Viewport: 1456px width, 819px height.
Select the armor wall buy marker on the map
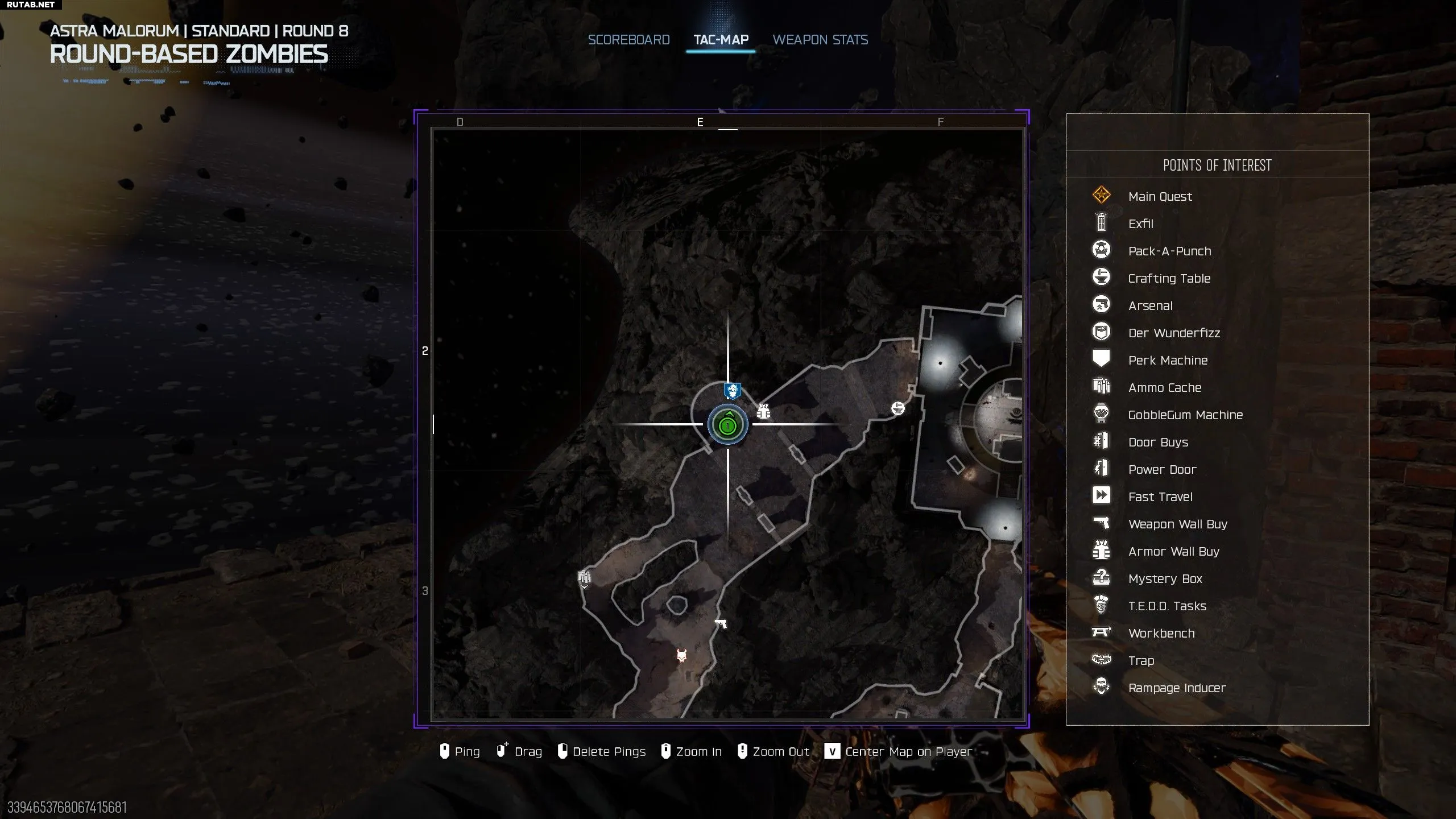point(763,411)
